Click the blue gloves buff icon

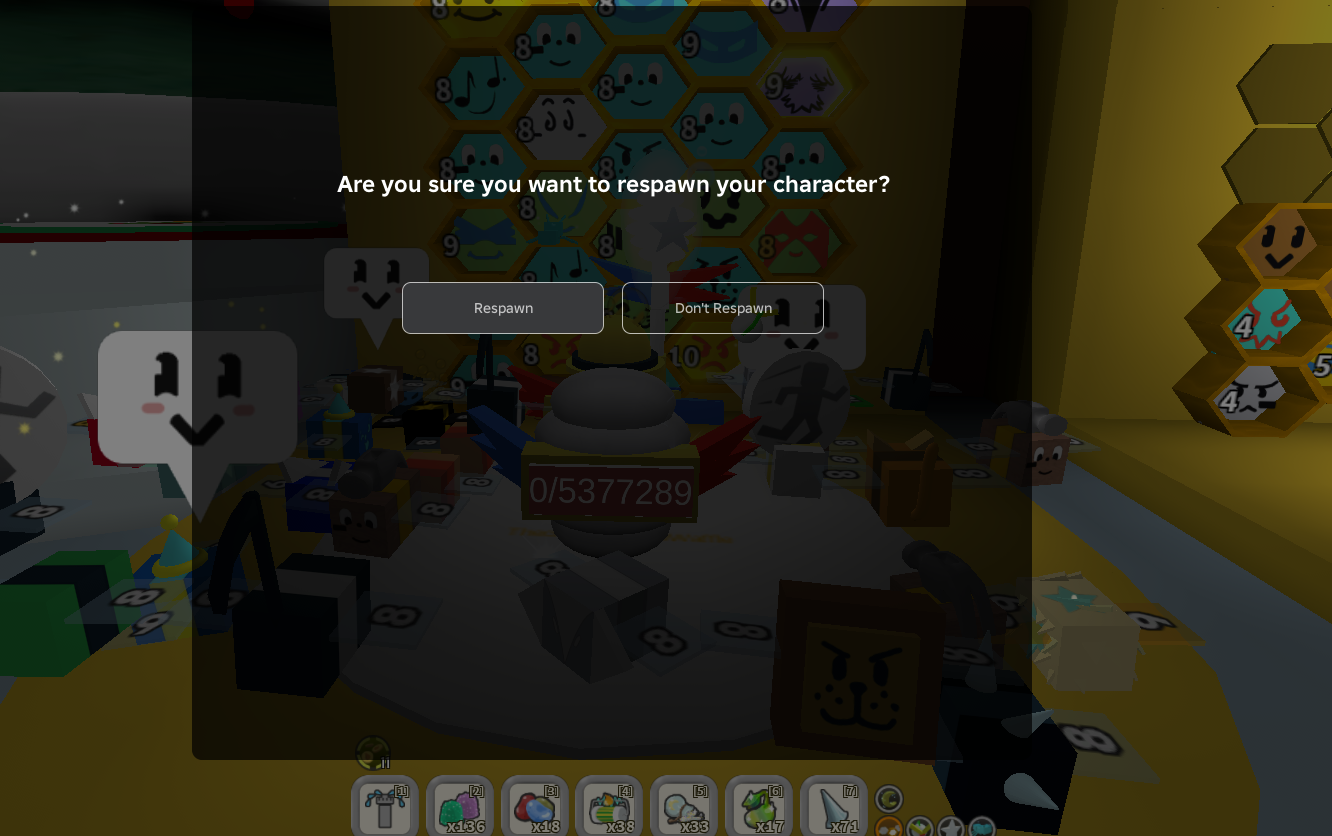pyautogui.click(x=982, y=827)
